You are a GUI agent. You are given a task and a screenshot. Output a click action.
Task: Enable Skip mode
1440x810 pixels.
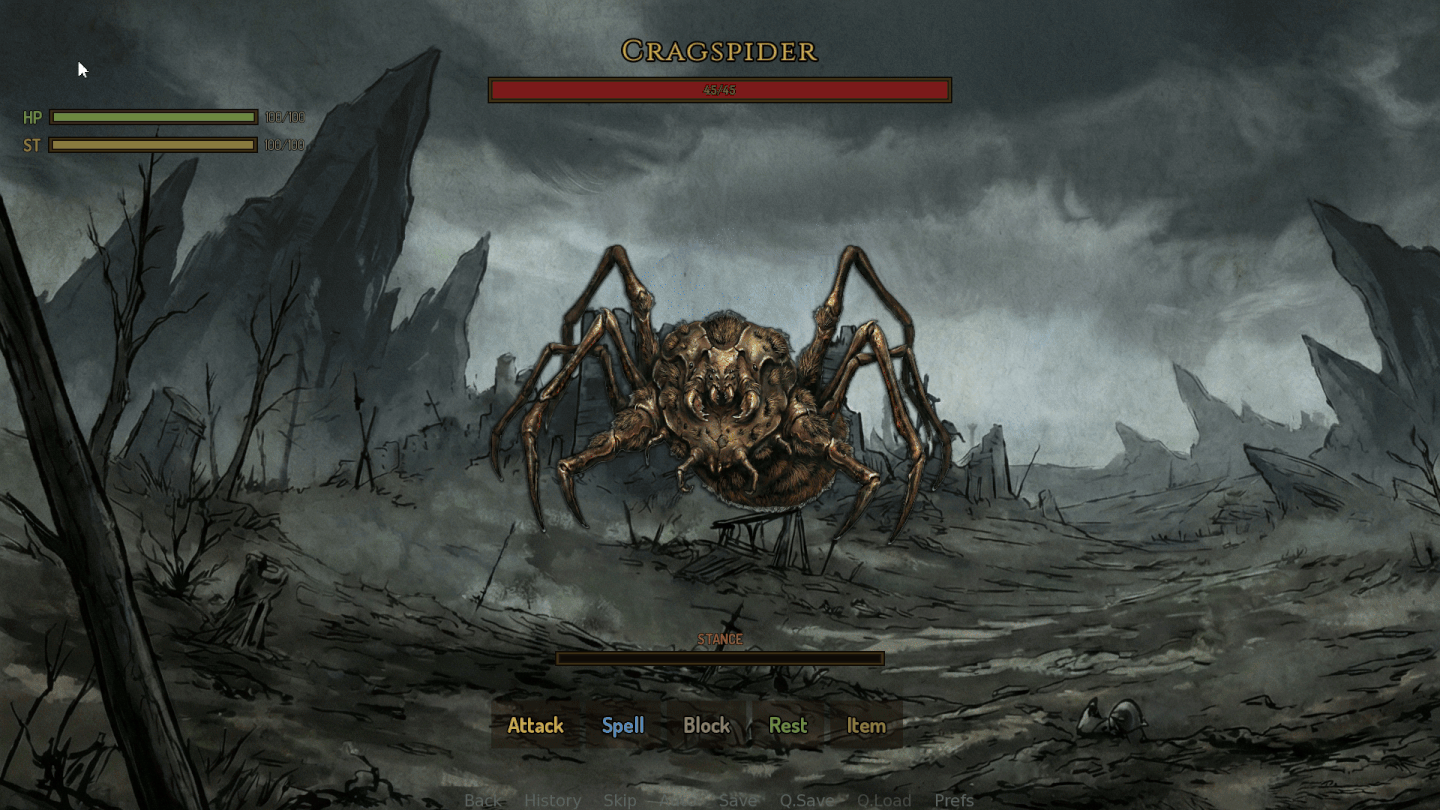click(x=619, y=800)
